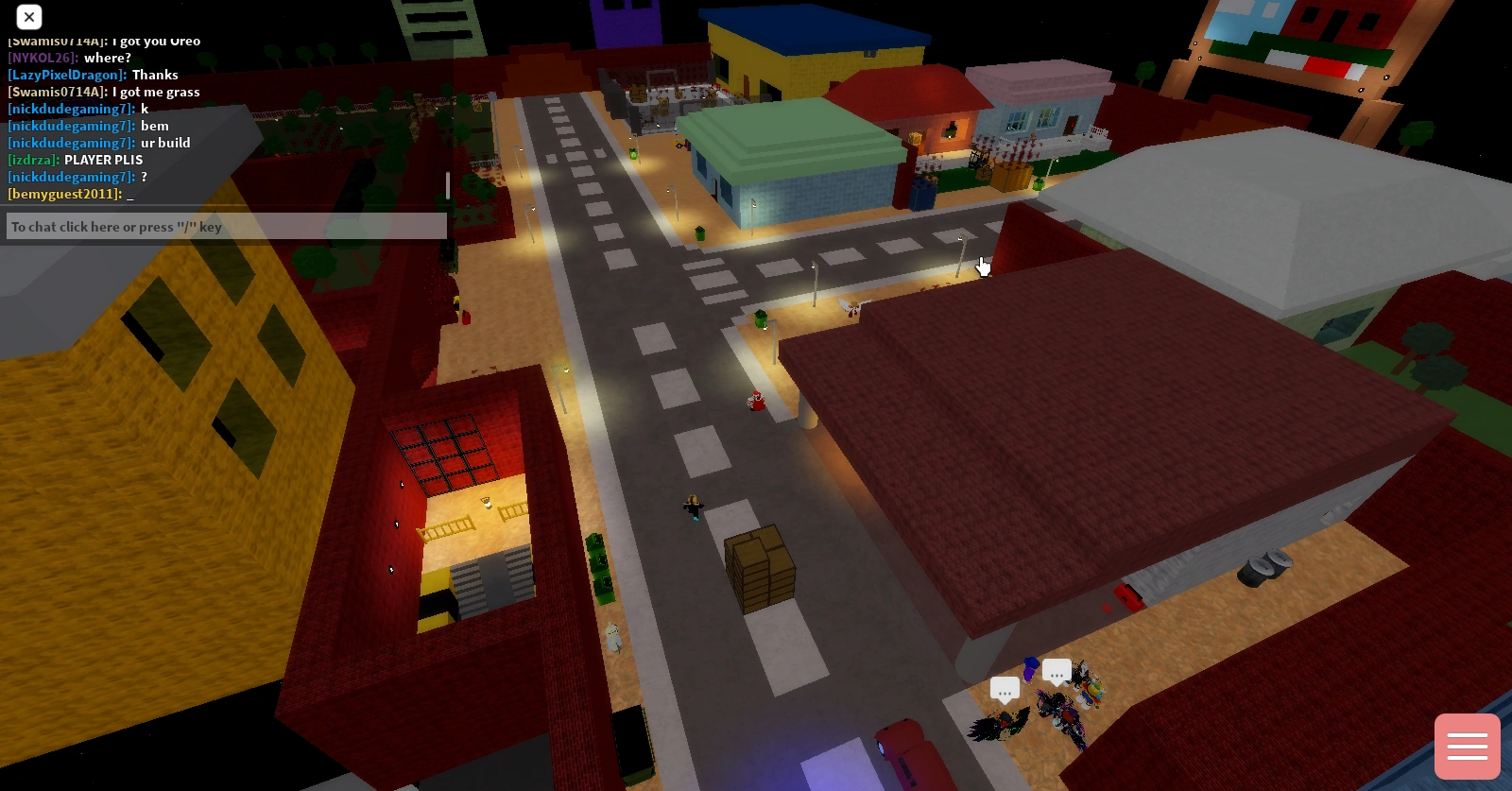Click [NYKOL26]'s username in chat
The width and height of the screenshot is (1512, 791).
click(x=41, y=58)
